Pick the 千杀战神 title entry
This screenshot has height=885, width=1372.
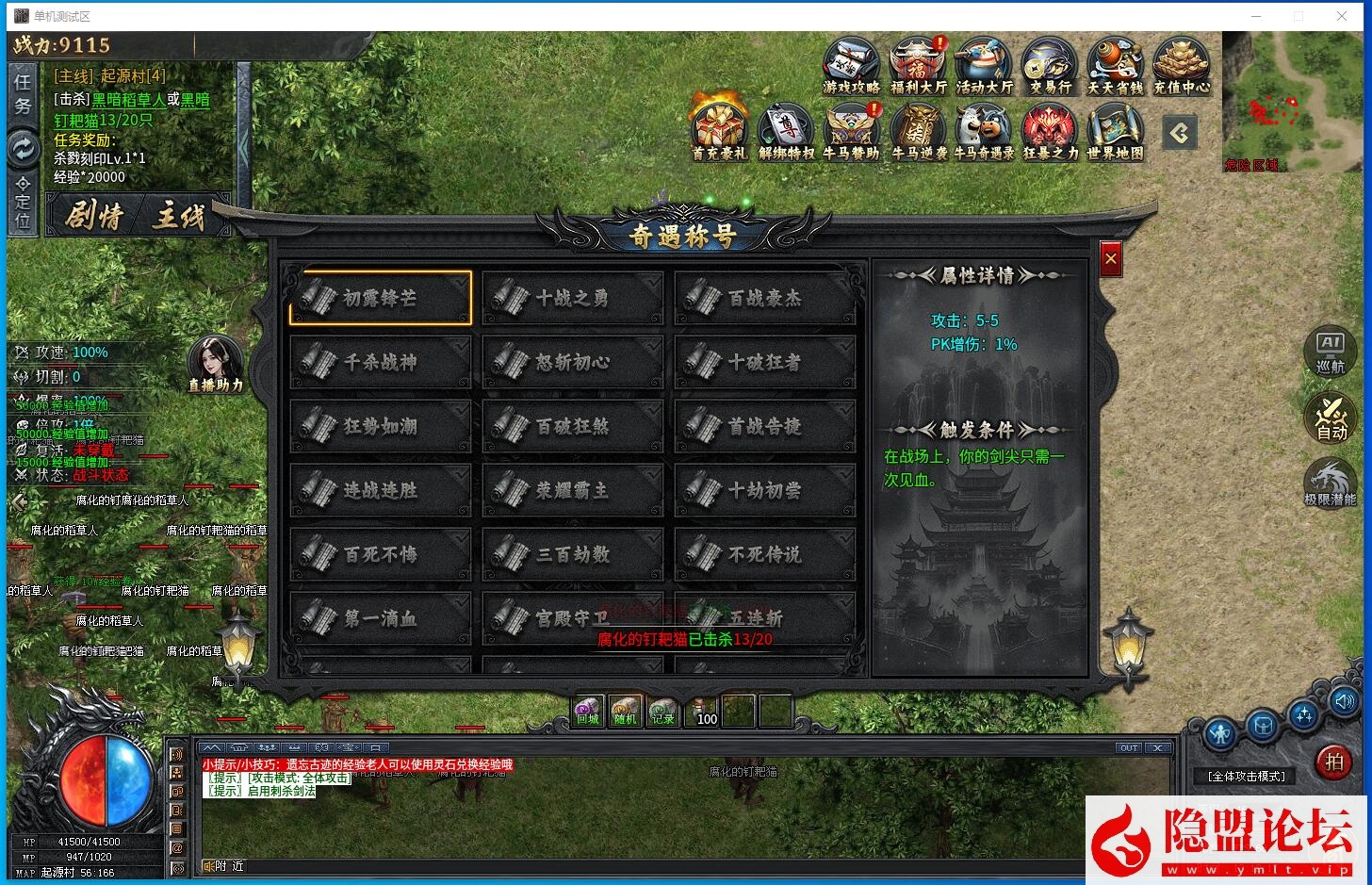tap(381, 362)
